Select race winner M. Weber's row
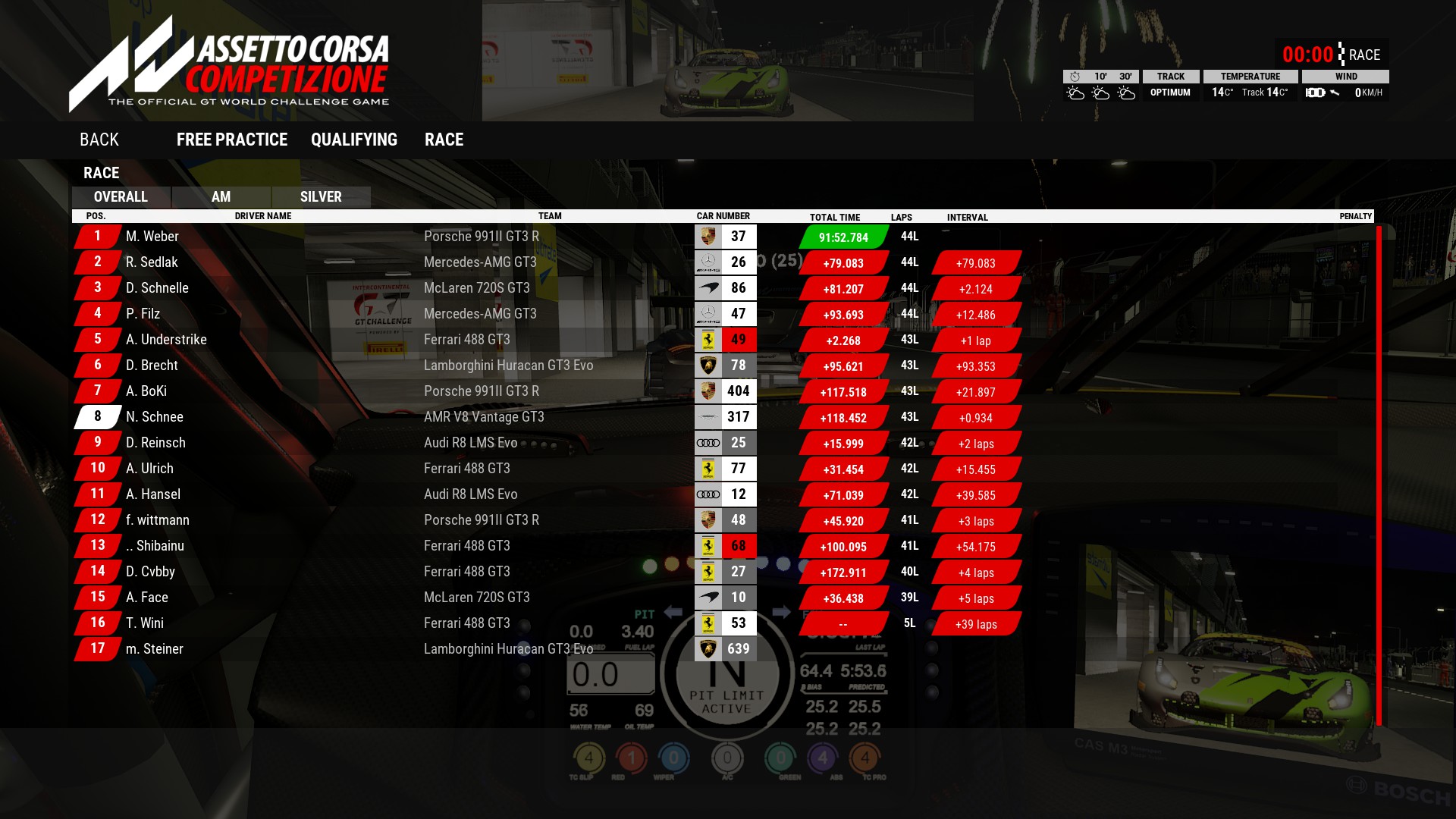 coord(152,237)
